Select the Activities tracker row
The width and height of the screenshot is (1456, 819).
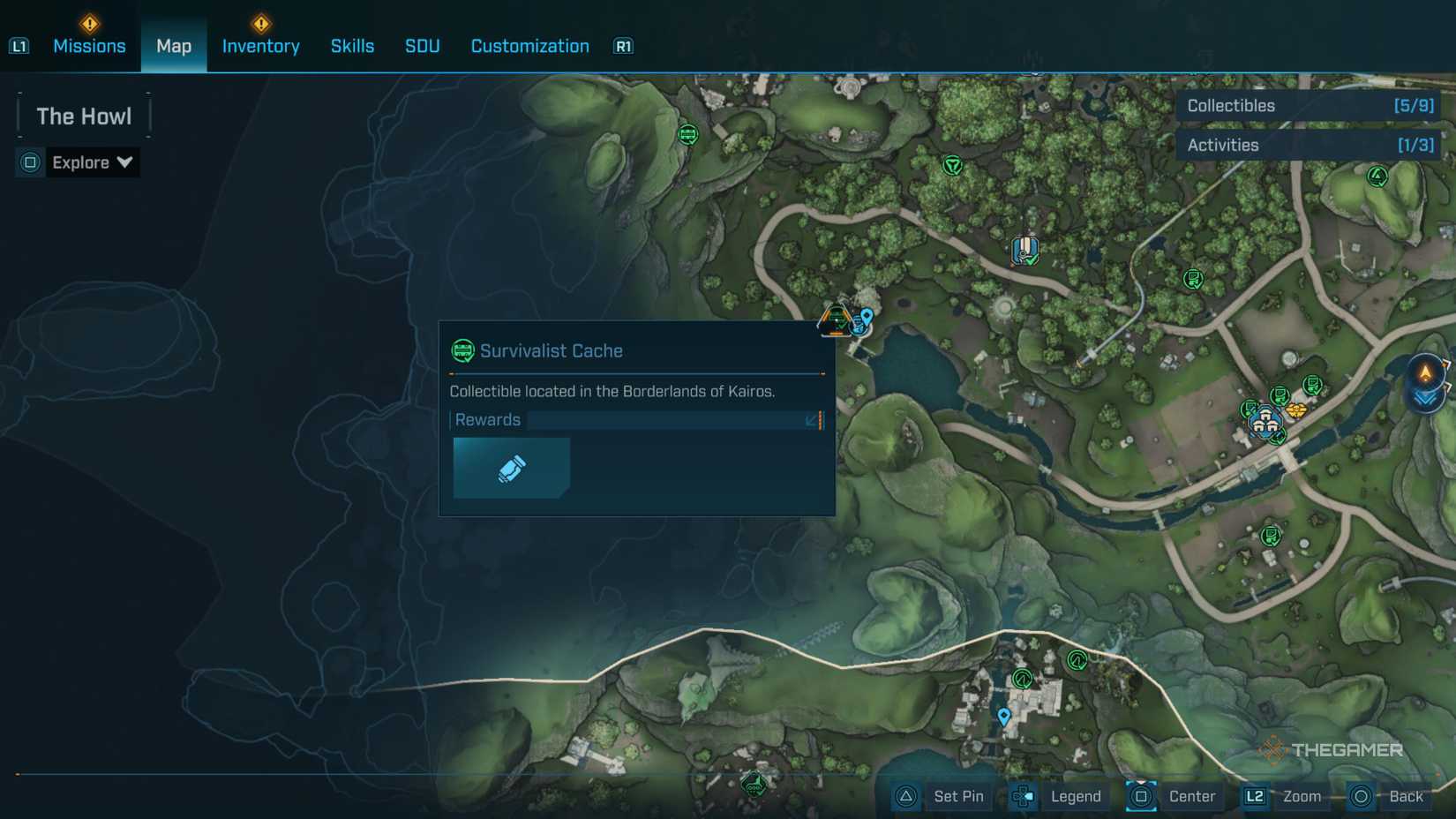click(1309, 146)
